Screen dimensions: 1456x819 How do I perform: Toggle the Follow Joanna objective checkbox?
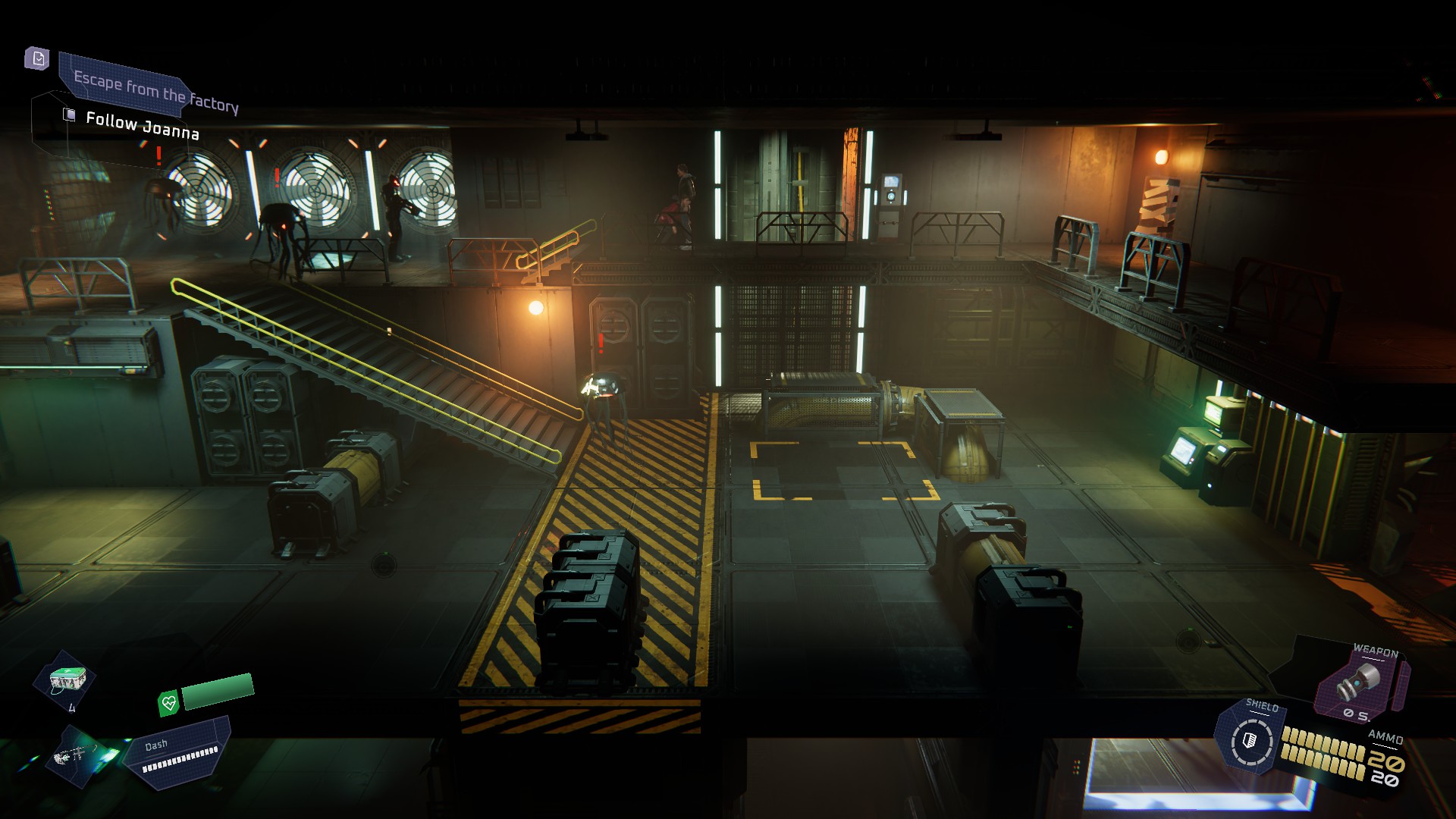69,113
